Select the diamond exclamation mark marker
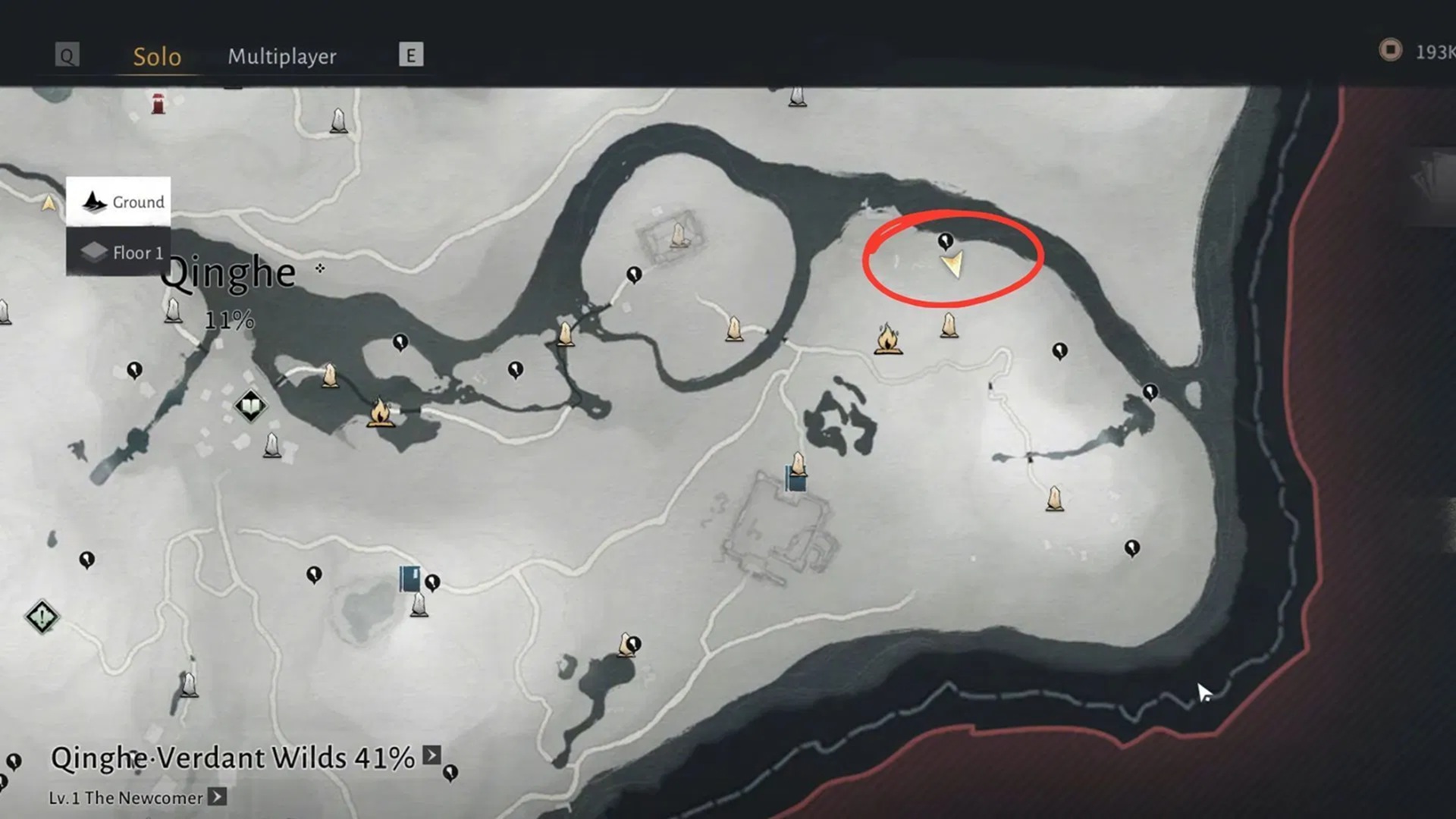 42,617
